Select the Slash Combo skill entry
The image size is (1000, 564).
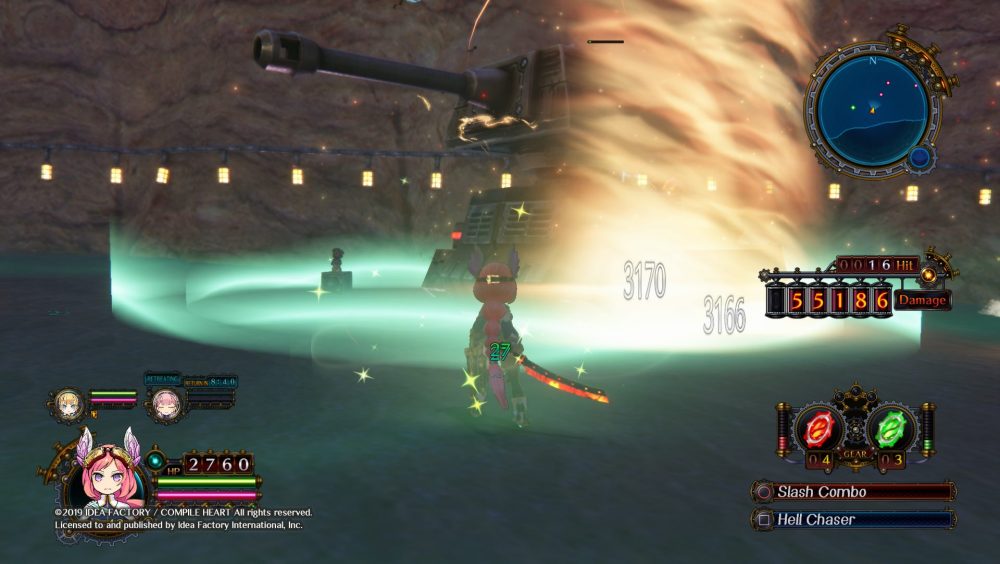pos(853,492)
